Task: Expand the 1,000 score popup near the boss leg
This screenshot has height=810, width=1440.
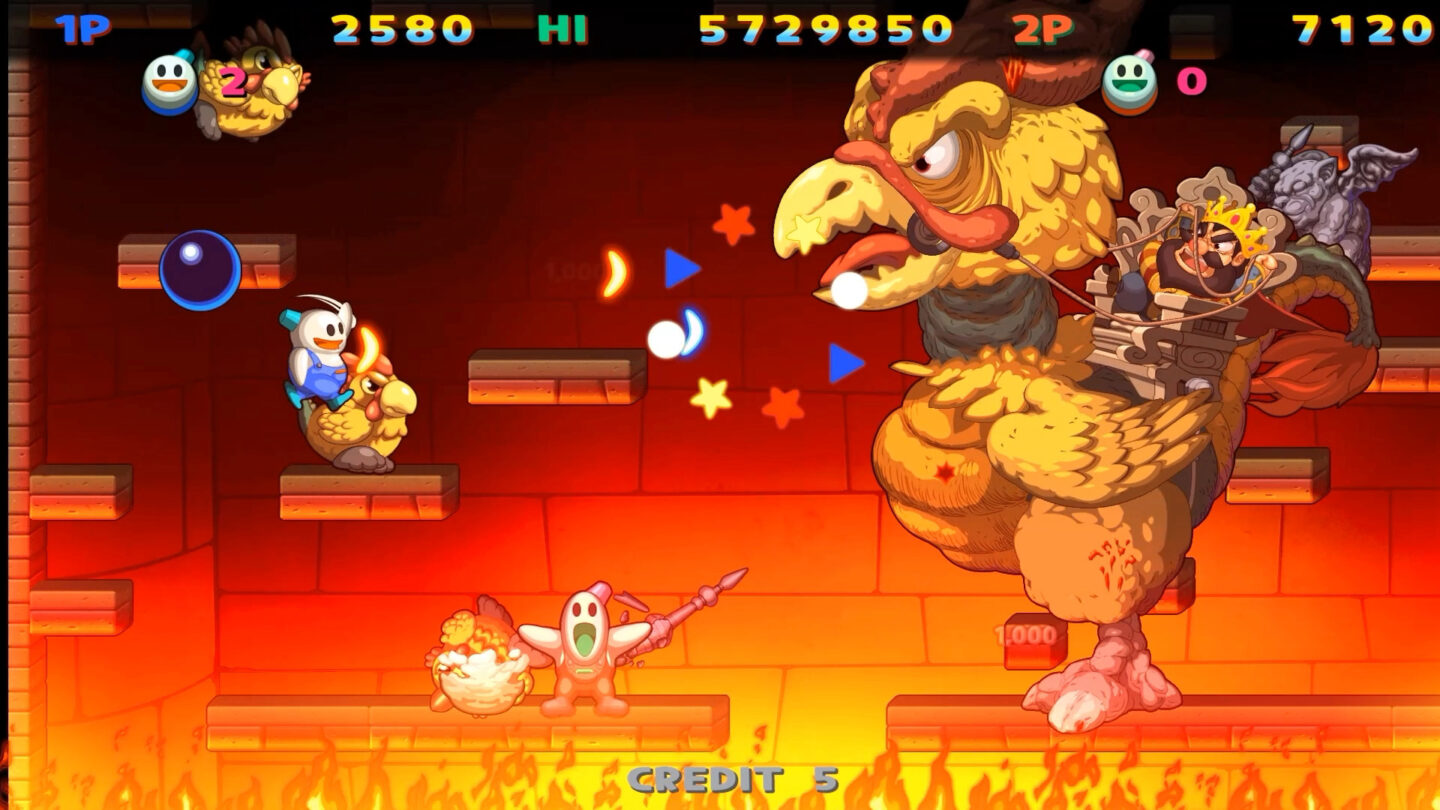Action: pyautogui.click(x=1026, y=636)
